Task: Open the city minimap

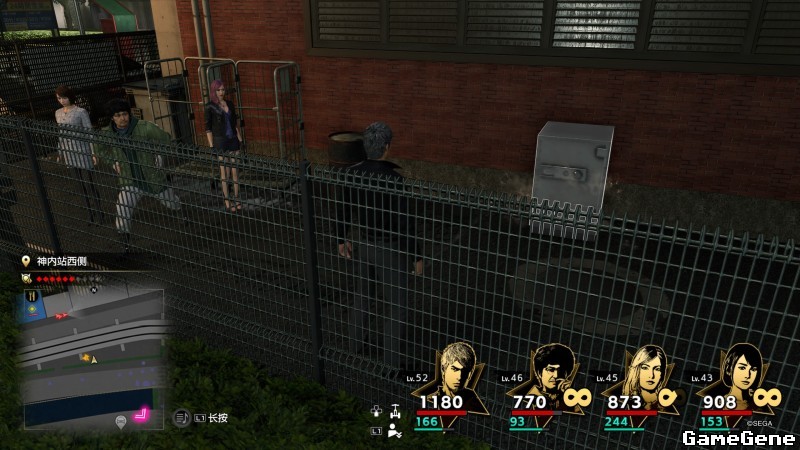Action: coord(93,355)
